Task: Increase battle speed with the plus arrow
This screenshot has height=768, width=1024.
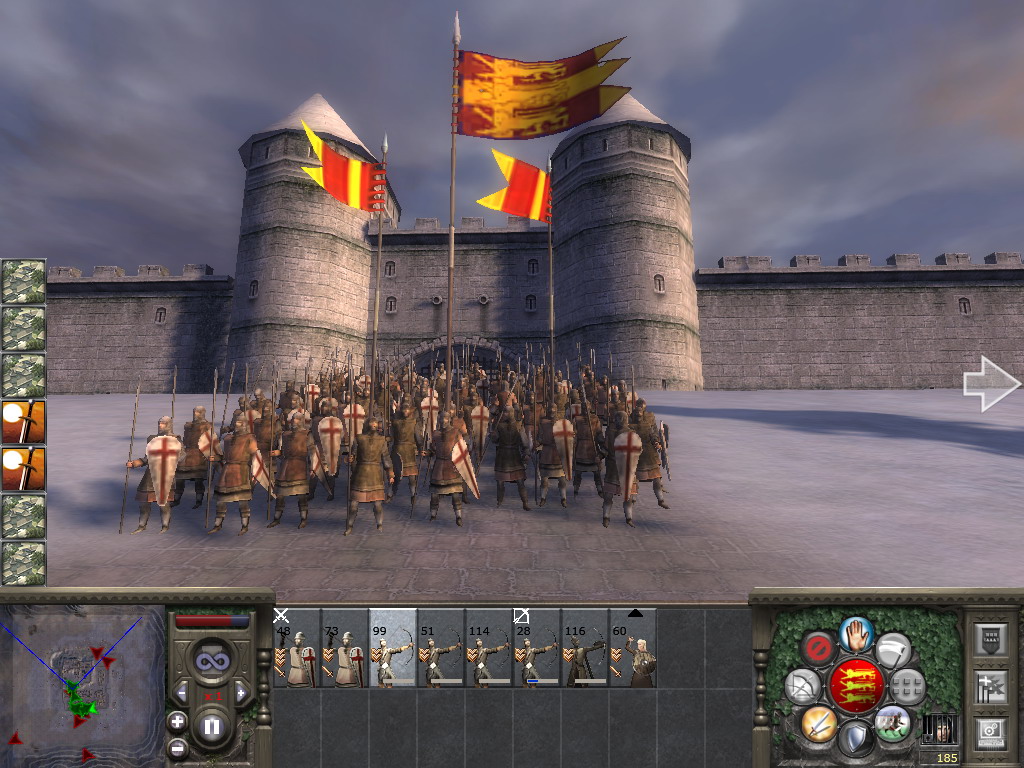Action: click(x=241, y=693)
